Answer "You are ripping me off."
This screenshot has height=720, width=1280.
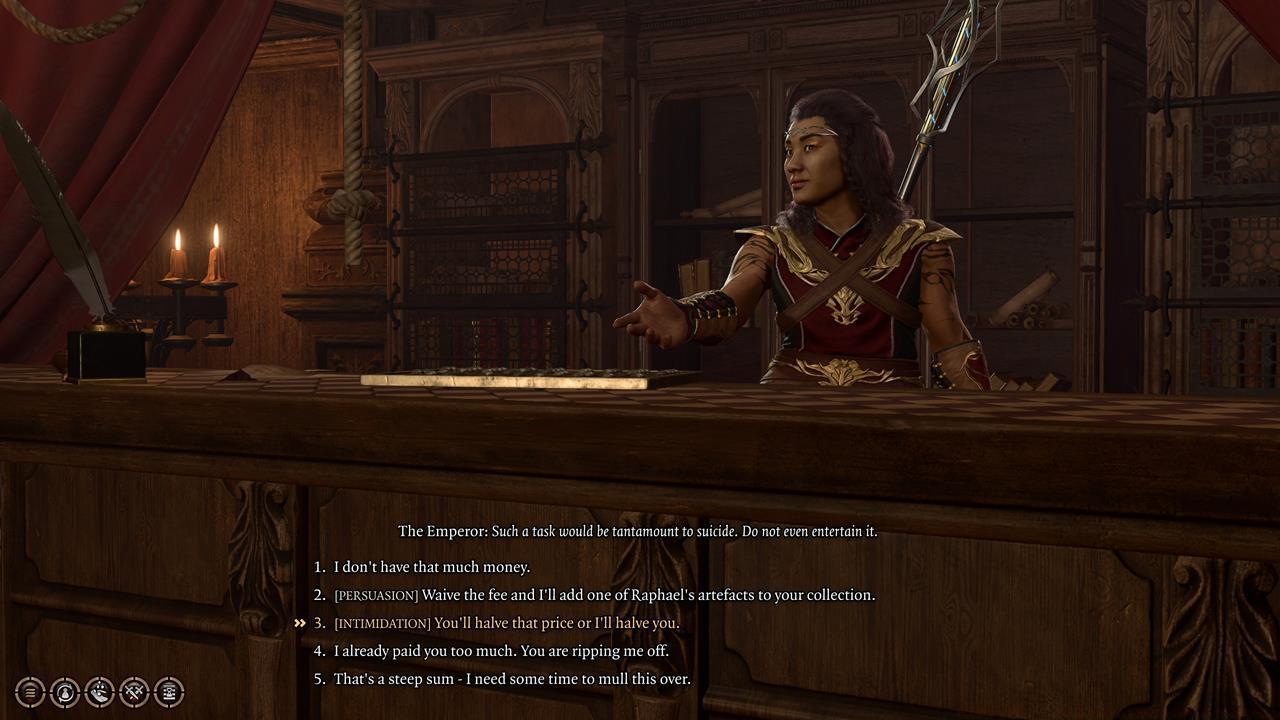coord(501,651)
